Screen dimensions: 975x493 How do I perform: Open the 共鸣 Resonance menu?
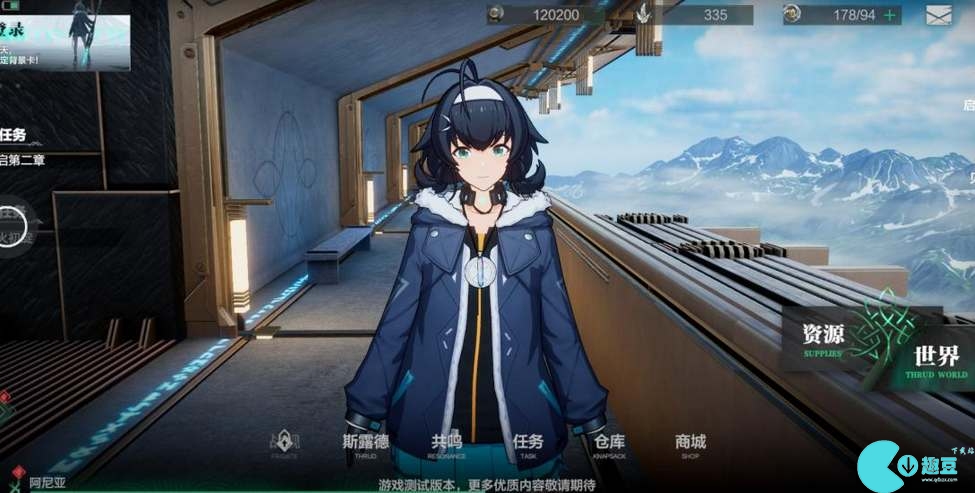pyautogui.click(x=447, y=446)
